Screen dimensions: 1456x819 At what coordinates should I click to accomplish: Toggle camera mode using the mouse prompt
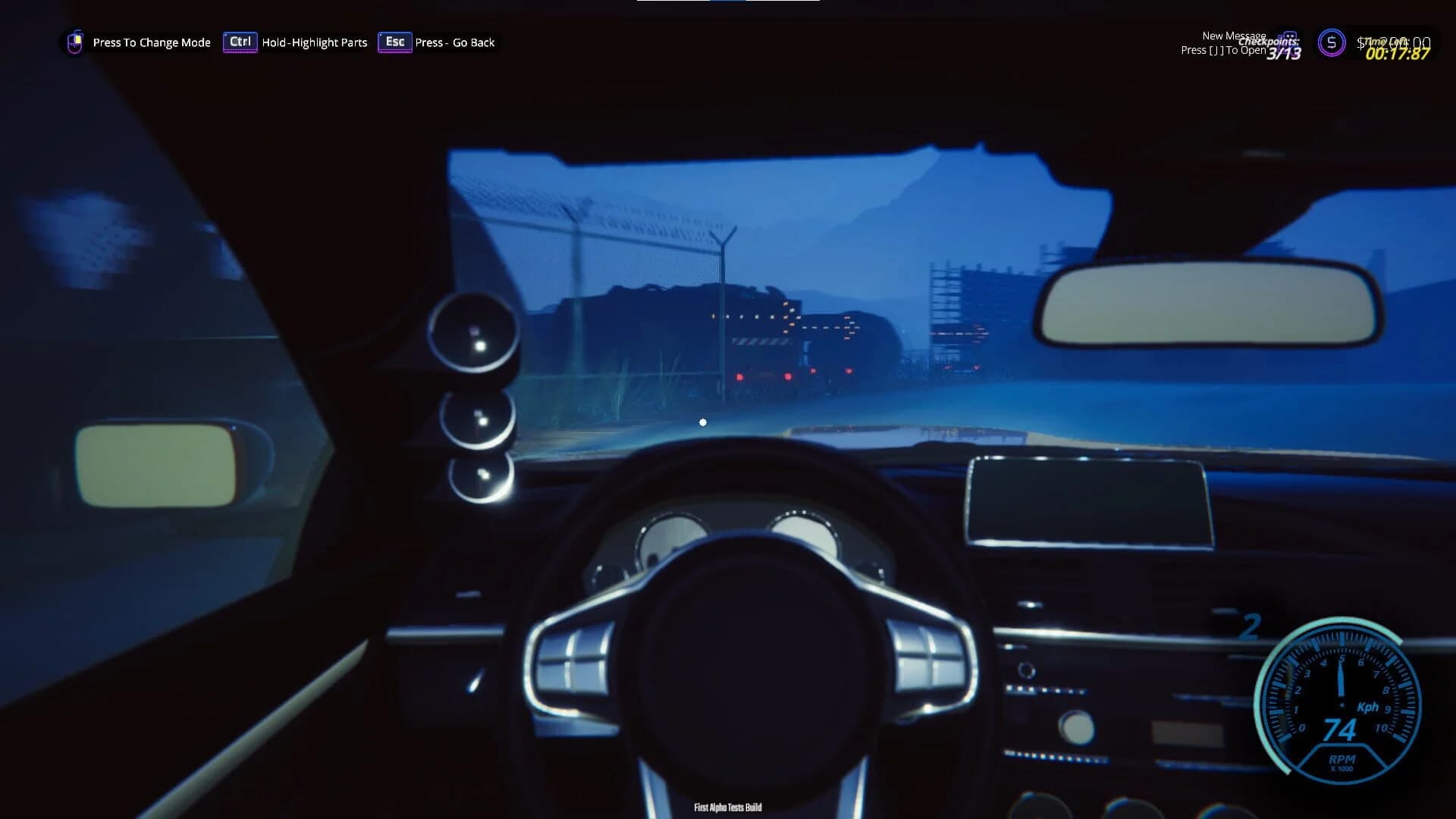[74, 42]
